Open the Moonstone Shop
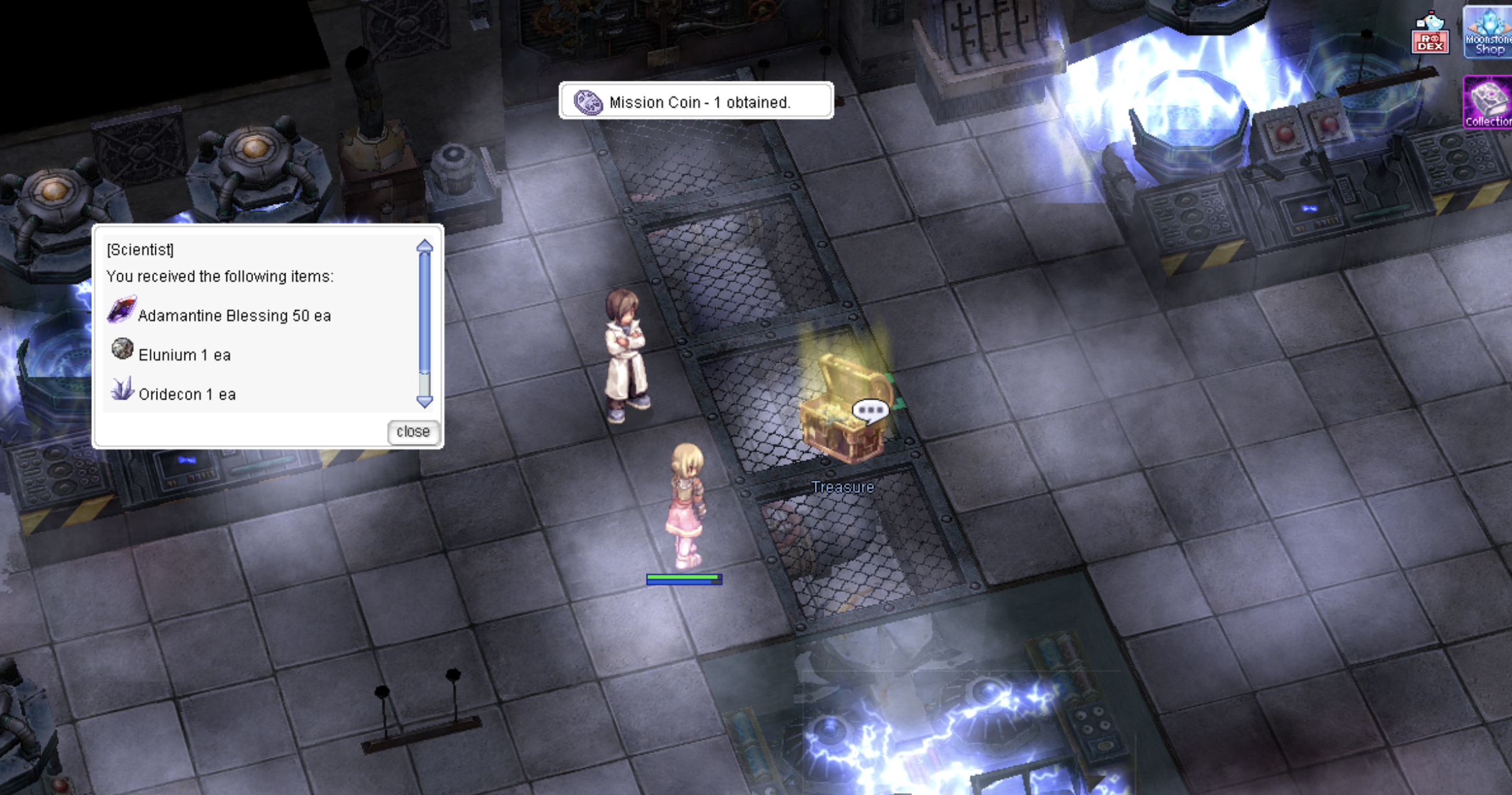Viewport: 1512px width, 795px height. tap(1489, 32)
